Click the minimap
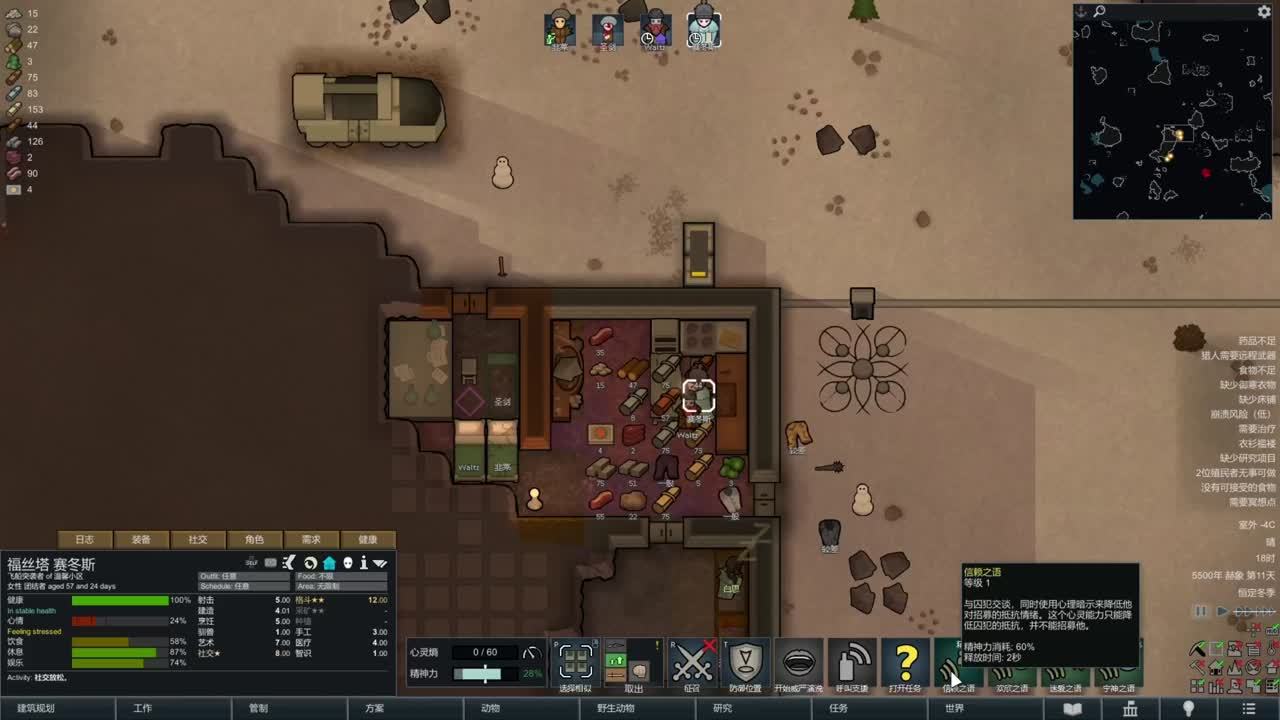 click(x=1172, y=118)
